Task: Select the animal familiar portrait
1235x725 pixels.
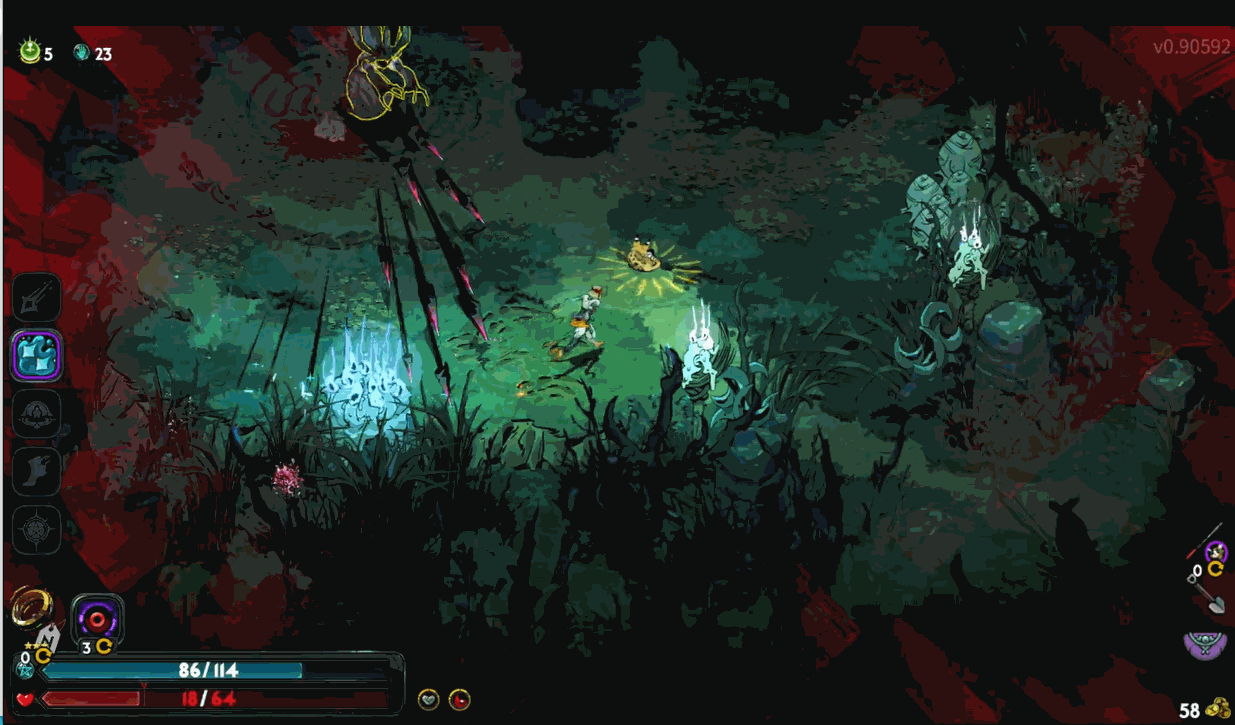Action: (x=1216, y=551)
